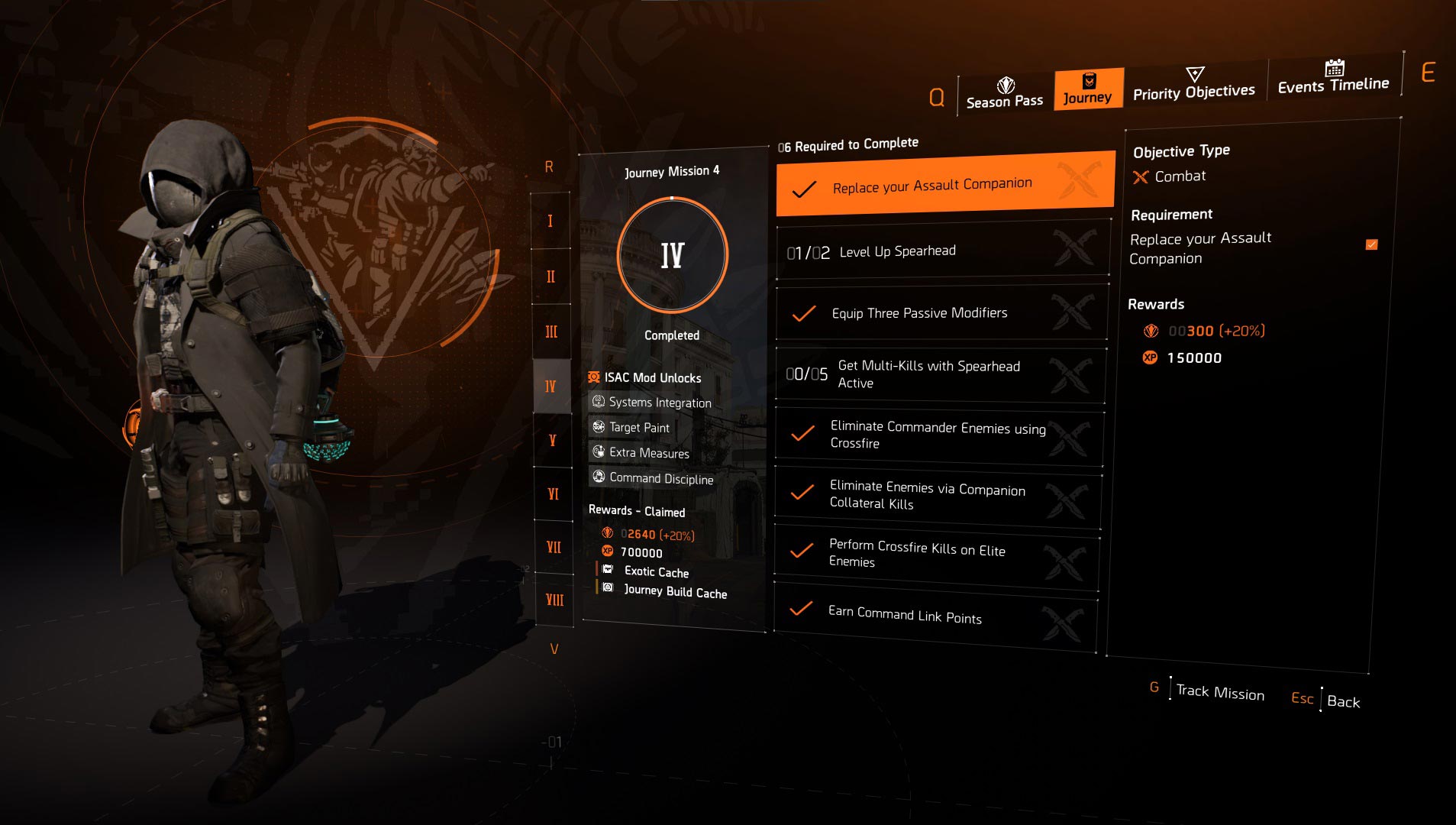This screenshot has height=825, width=1456.
Task: Select the Systems Integration ISAC mod icon
Action: pos(598,403)
